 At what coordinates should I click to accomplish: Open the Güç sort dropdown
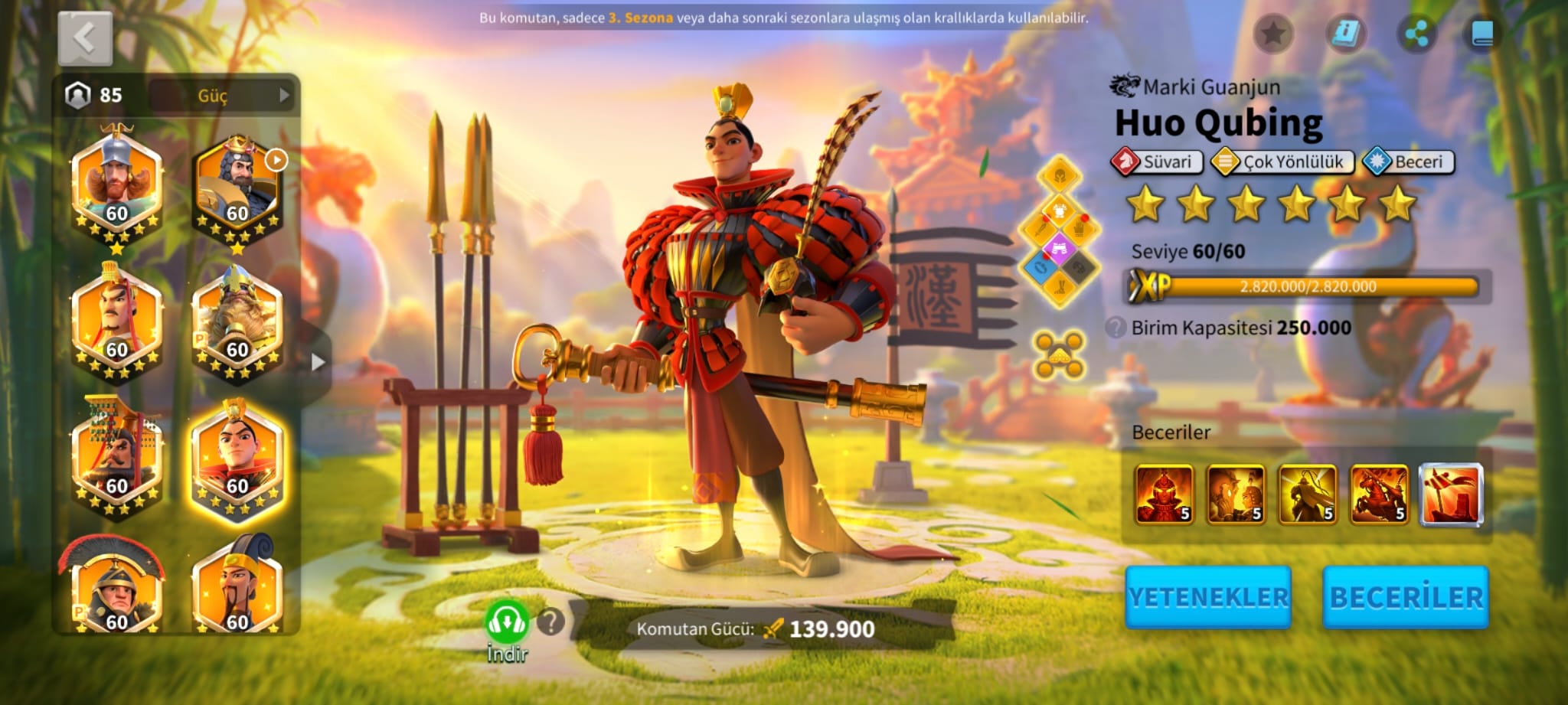click(x=221, y=96)
